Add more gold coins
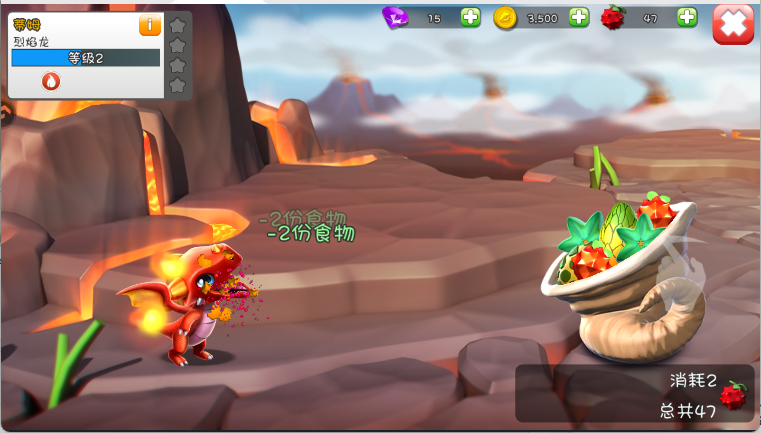761x433 pixels. point(578,17)
